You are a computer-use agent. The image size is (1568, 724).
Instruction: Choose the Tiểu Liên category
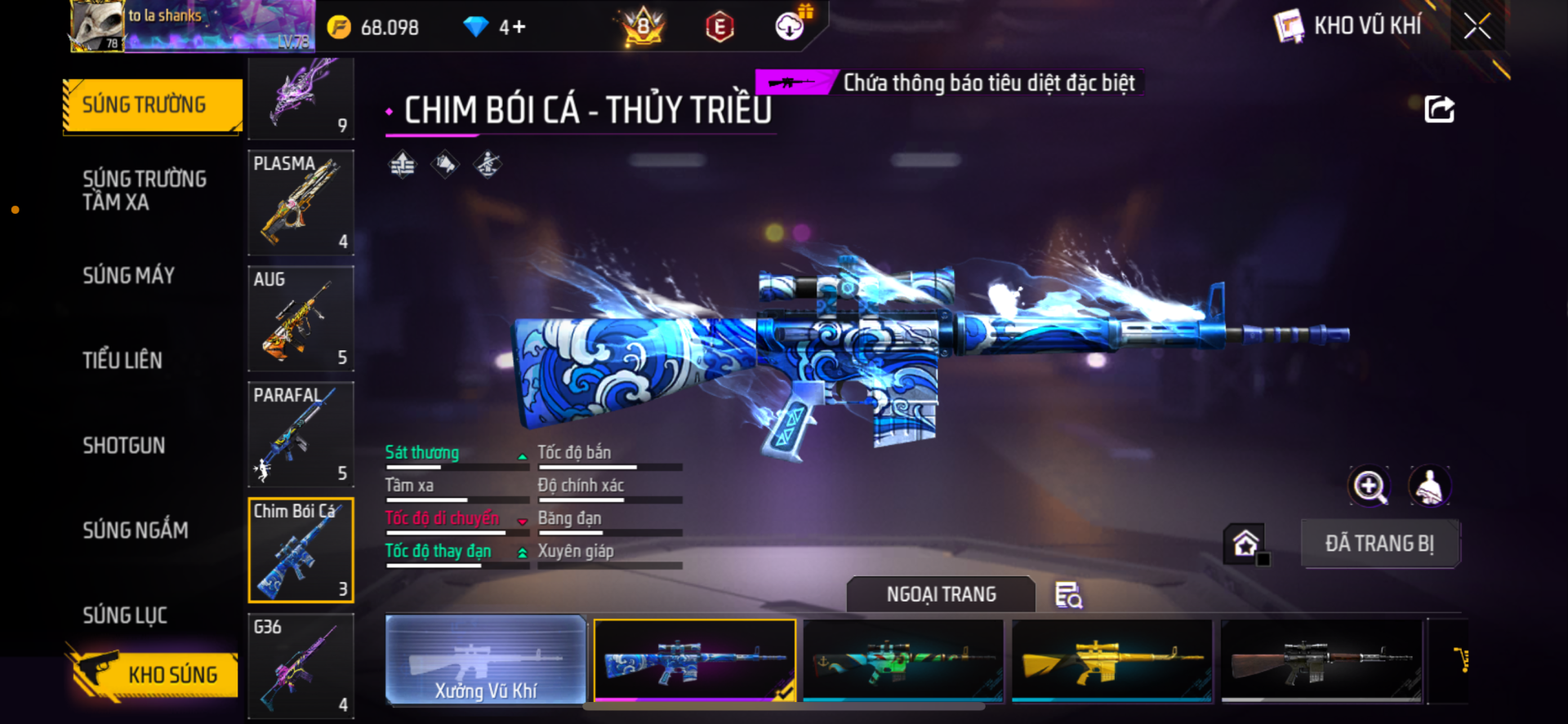pos(122,360)
